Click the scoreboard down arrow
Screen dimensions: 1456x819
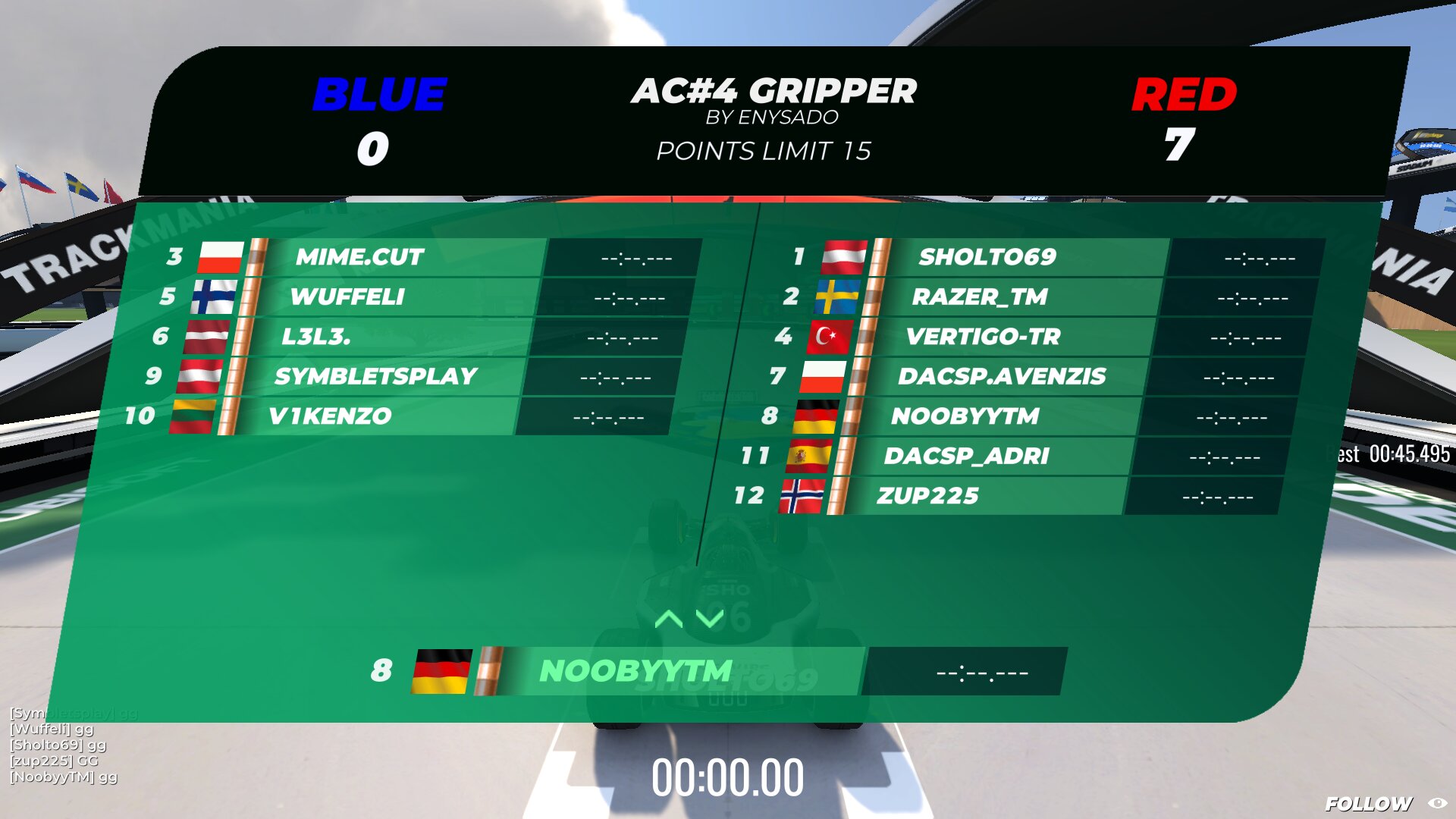710,619
